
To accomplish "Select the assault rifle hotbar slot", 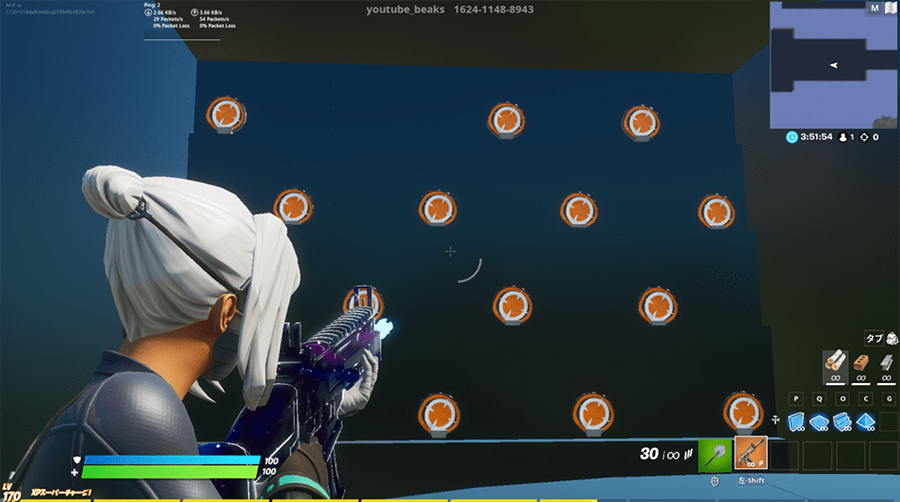I will point(750,454).
